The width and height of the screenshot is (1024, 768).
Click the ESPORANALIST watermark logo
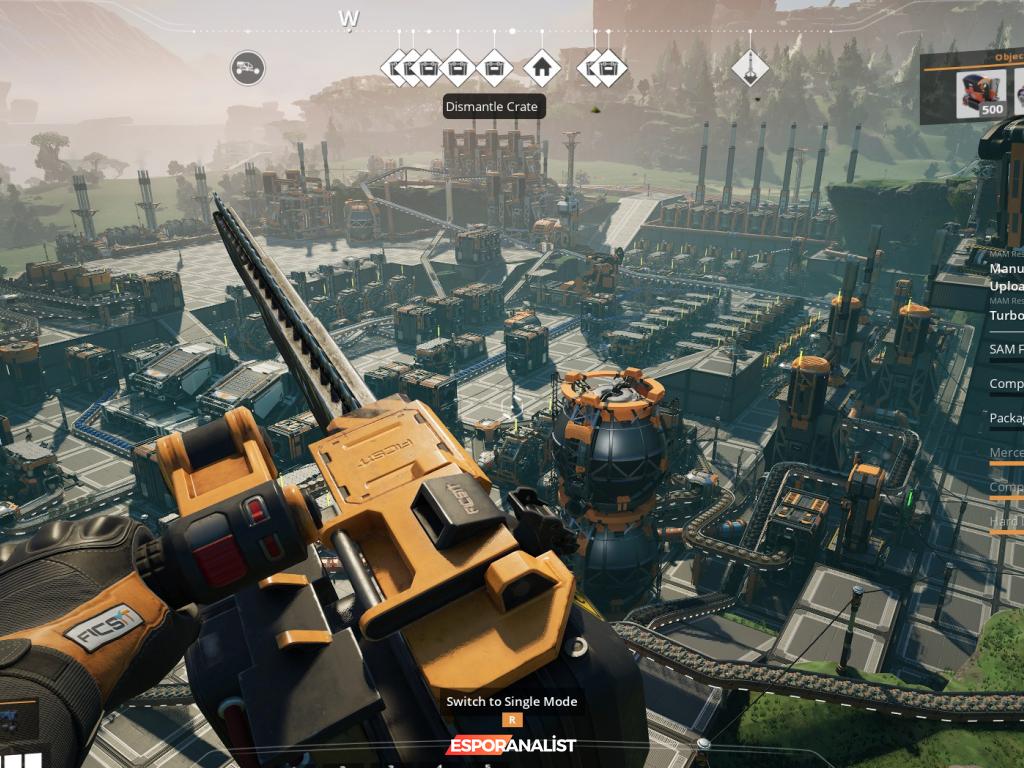pos(511,745)
